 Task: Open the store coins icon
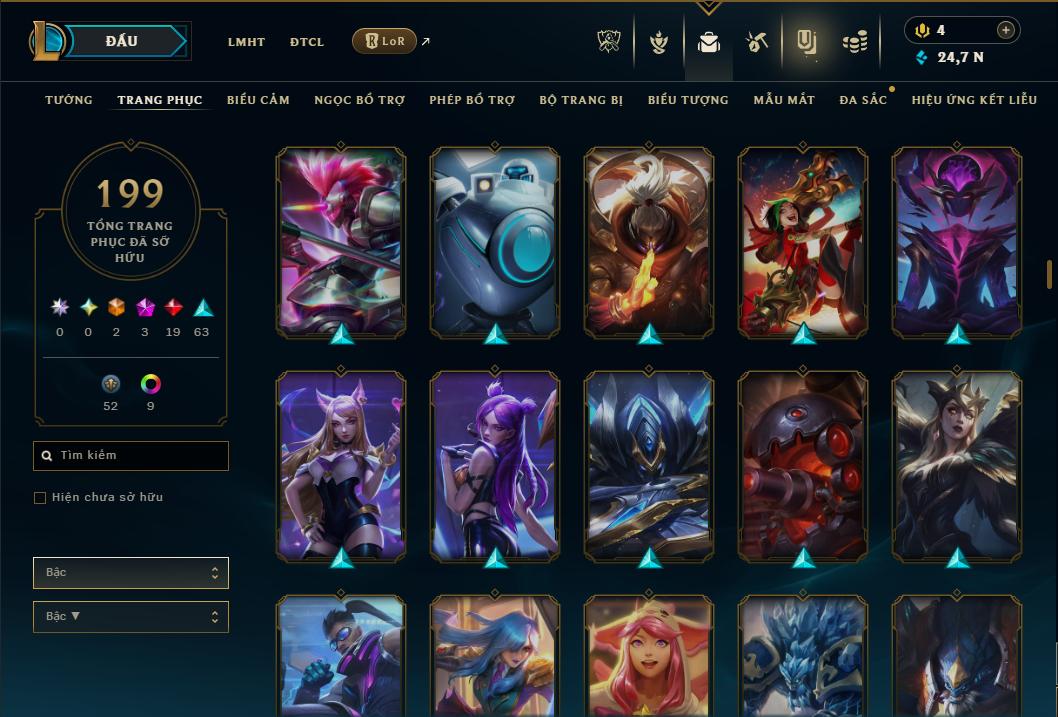point(854,42)
